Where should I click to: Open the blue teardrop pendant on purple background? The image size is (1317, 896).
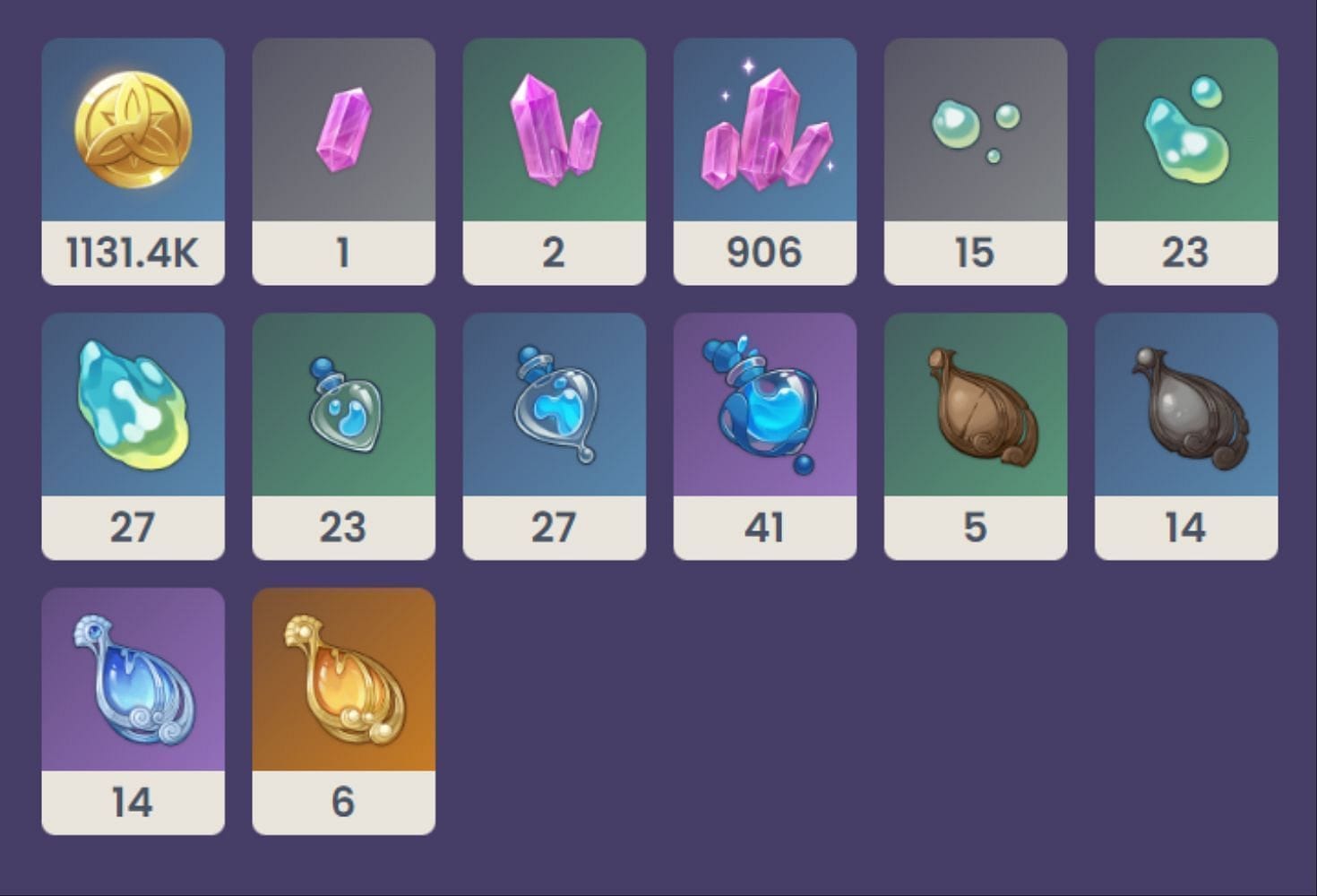[132, 690]
